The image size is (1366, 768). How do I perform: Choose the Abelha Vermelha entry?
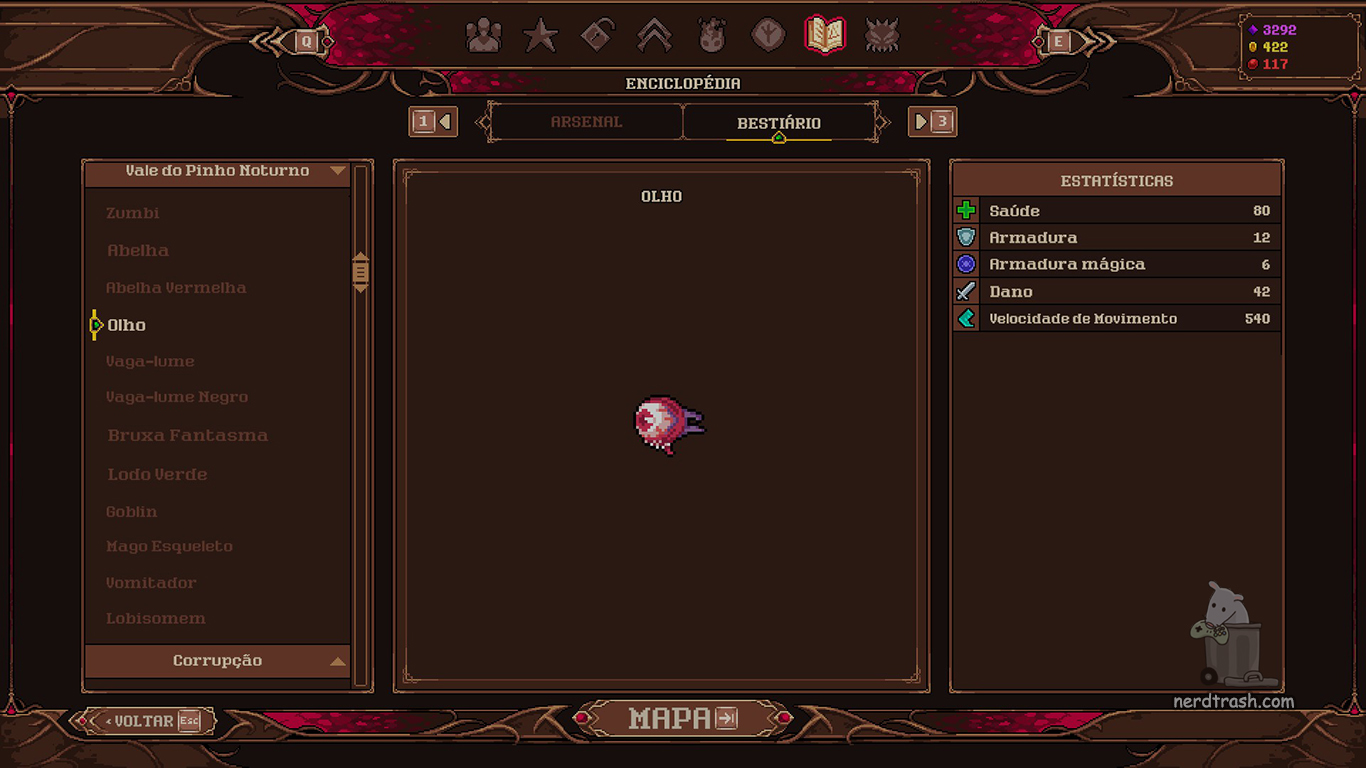click(176, 288)
